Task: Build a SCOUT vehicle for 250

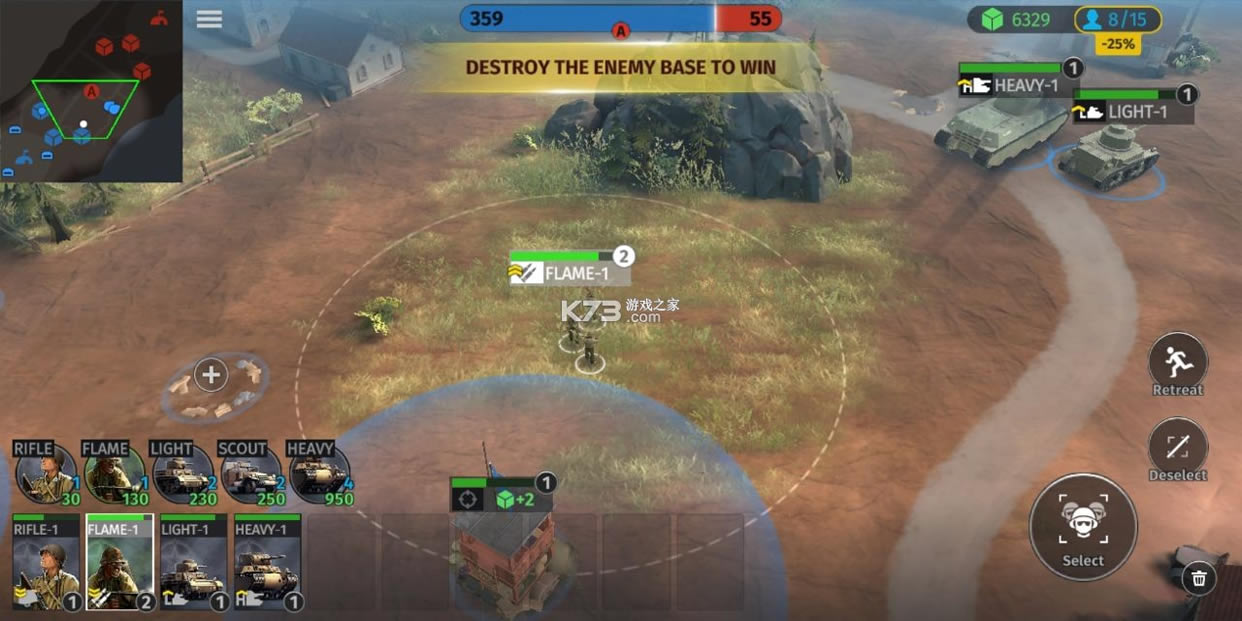Action: click(252, 474)
